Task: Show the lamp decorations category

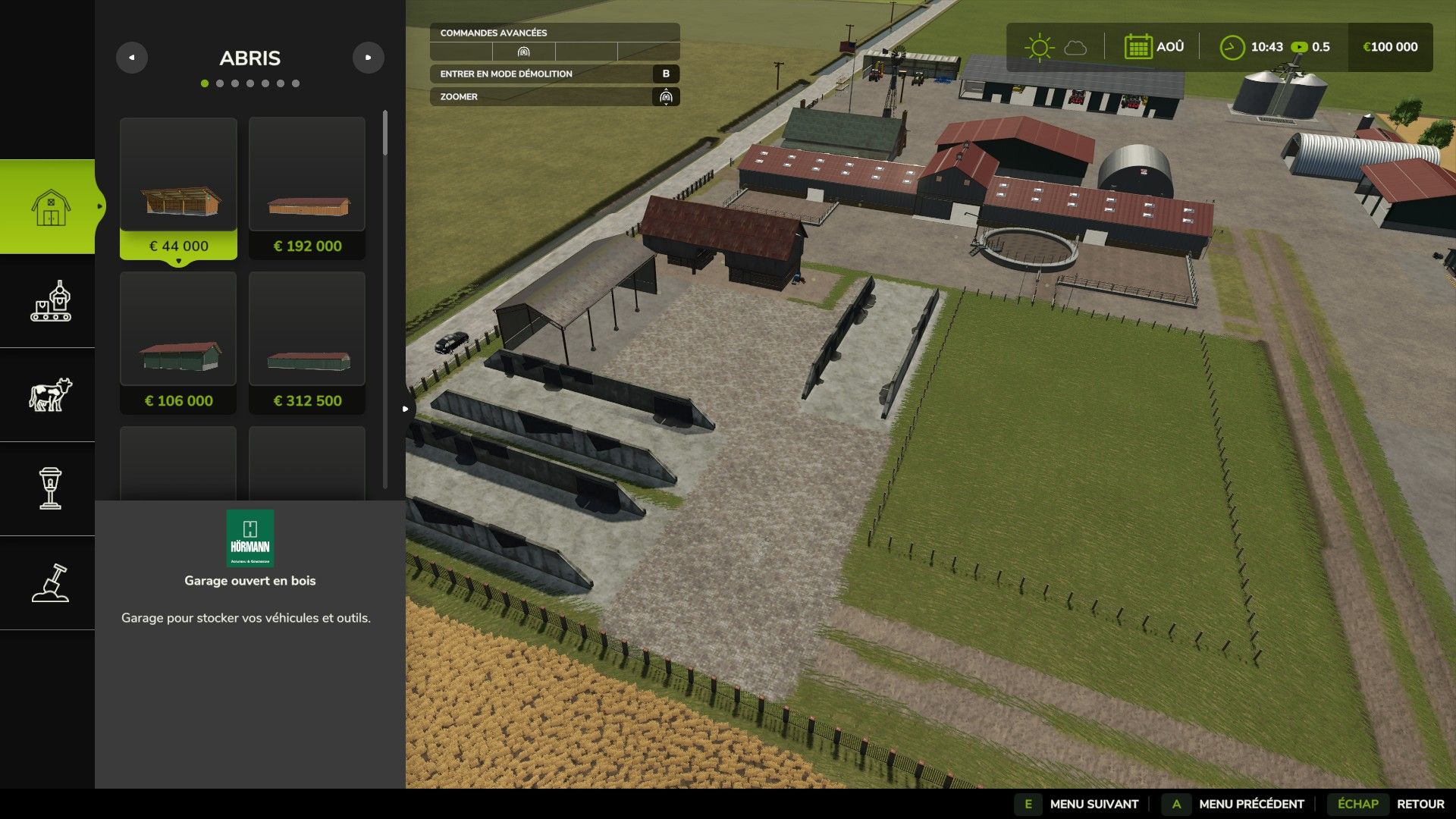Action: 50,489
